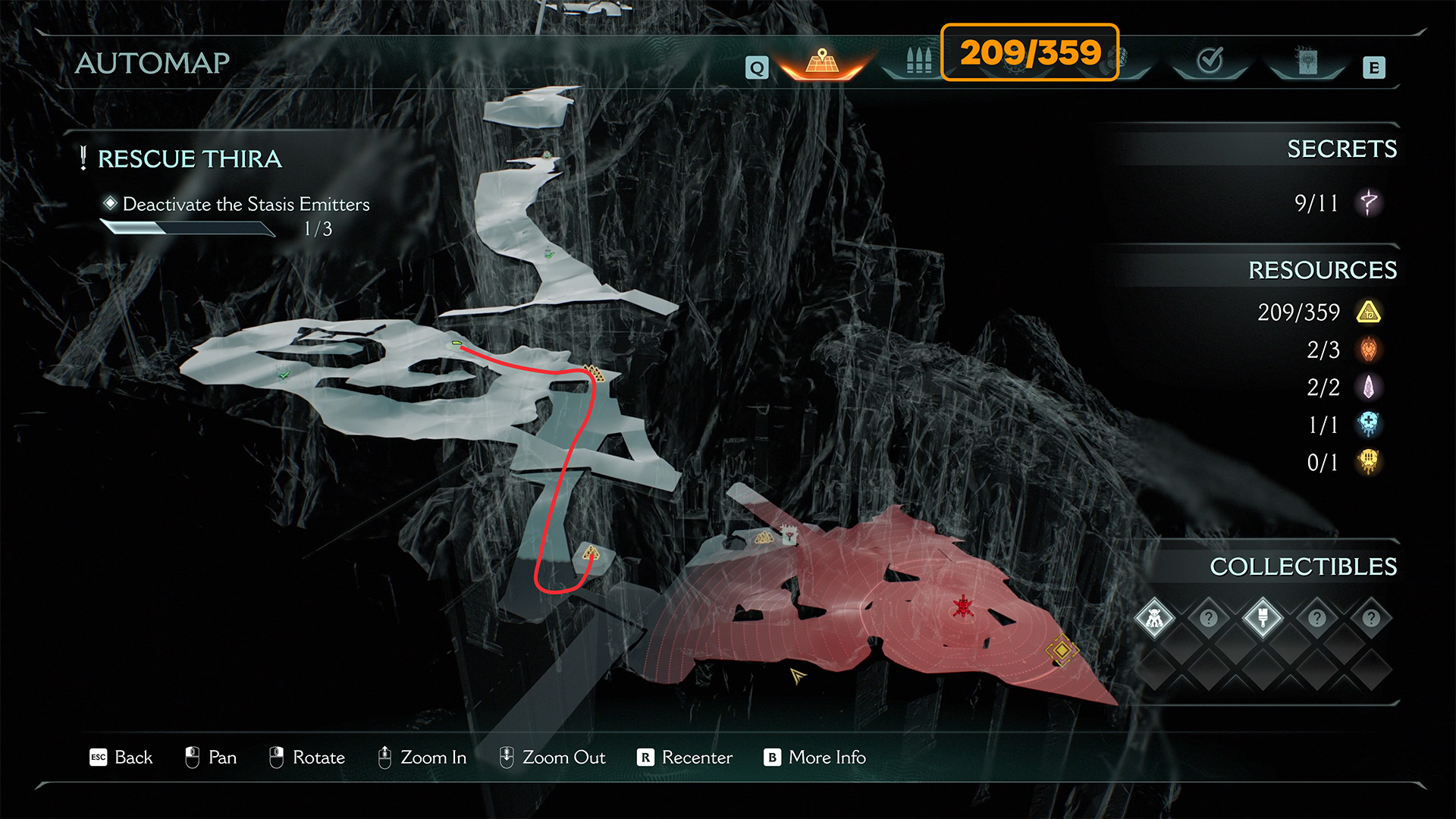Open the codex book tab
The image size is (1456, 819).
(x=1307, y=62)
